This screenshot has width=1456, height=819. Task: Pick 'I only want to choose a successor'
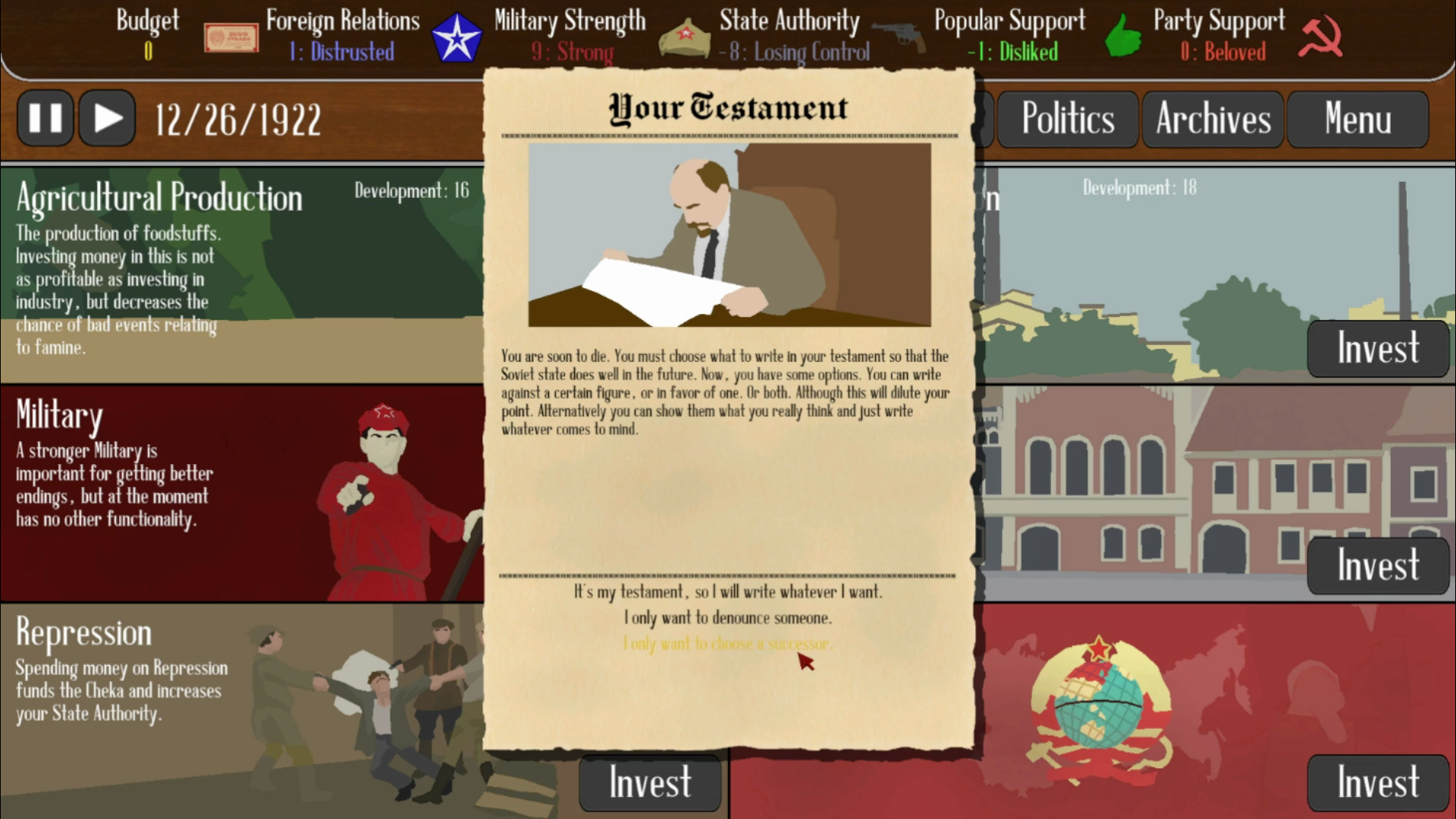726,644
